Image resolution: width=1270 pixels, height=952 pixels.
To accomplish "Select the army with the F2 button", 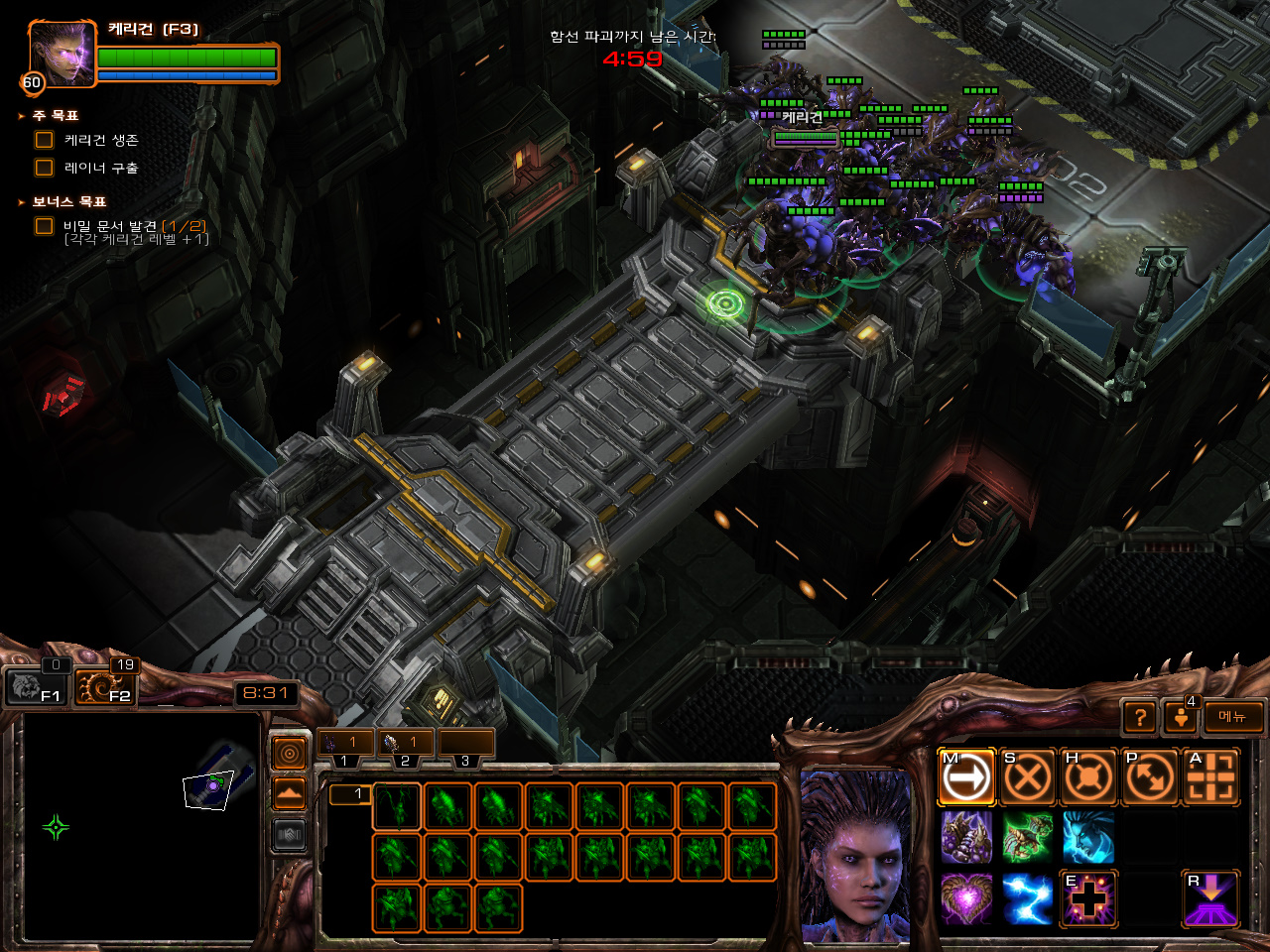I will pos(105,686).
